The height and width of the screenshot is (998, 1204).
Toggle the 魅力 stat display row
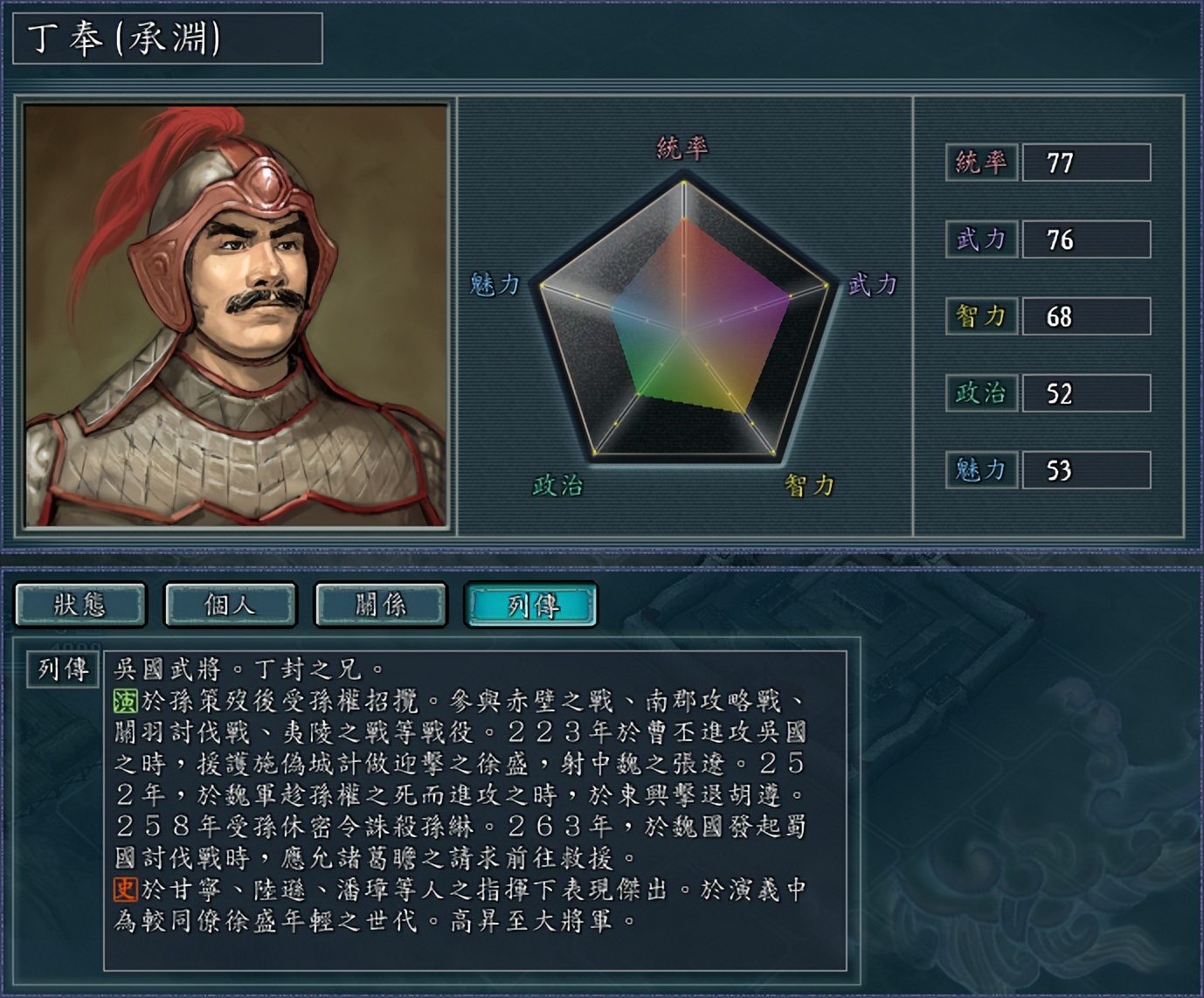coord(1086,468)
